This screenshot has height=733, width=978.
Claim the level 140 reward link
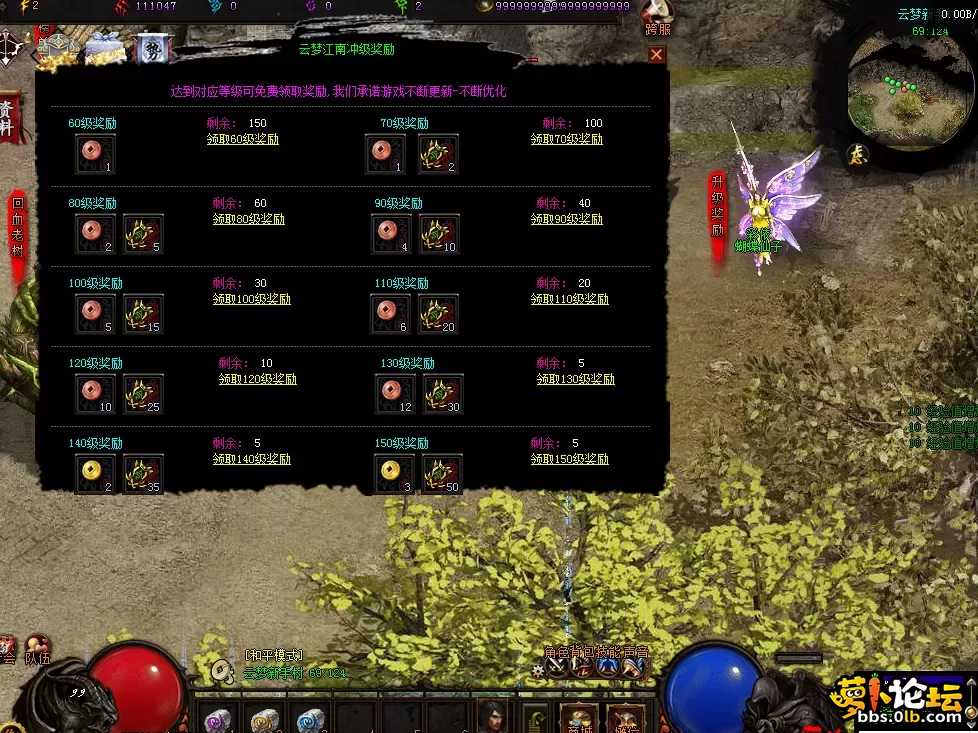pos(251,459)
